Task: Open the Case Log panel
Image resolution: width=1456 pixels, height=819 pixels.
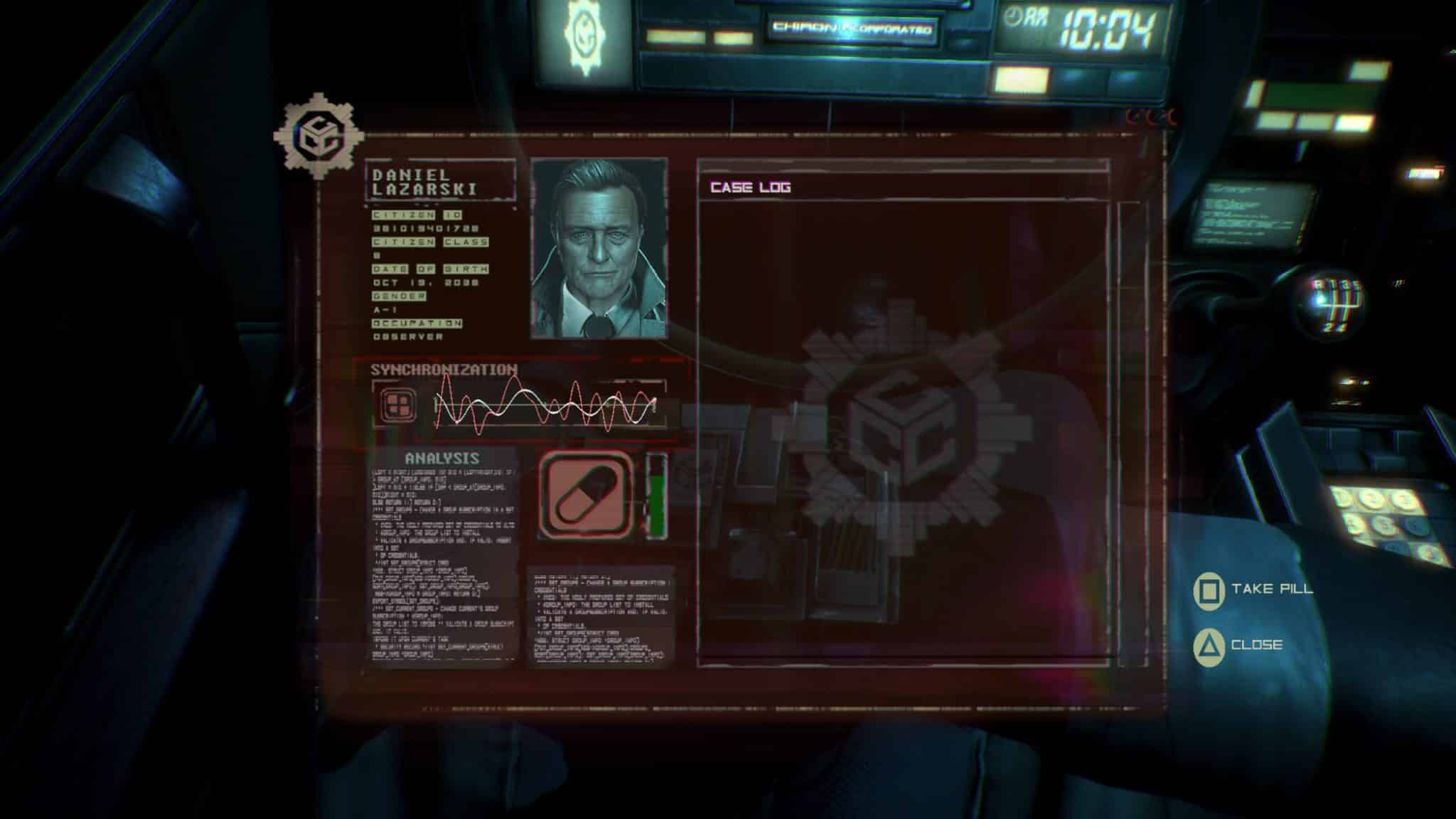Action: [751, 188]
